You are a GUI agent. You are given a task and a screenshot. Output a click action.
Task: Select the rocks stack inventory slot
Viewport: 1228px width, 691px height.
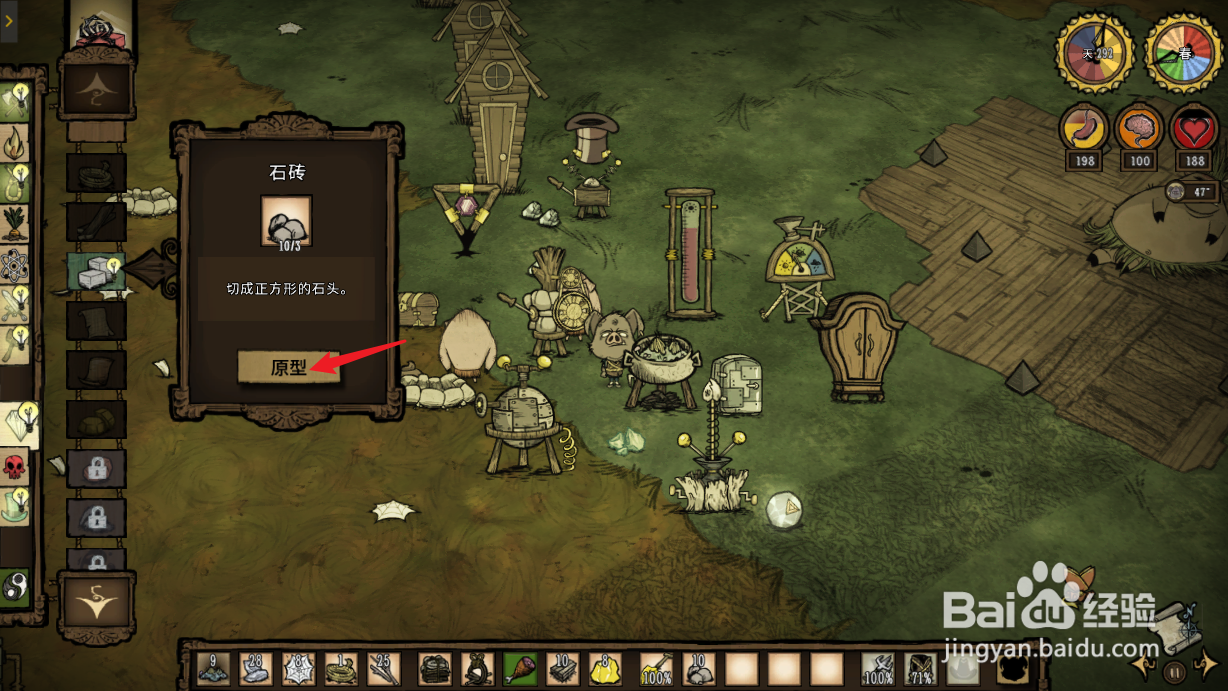699,668
